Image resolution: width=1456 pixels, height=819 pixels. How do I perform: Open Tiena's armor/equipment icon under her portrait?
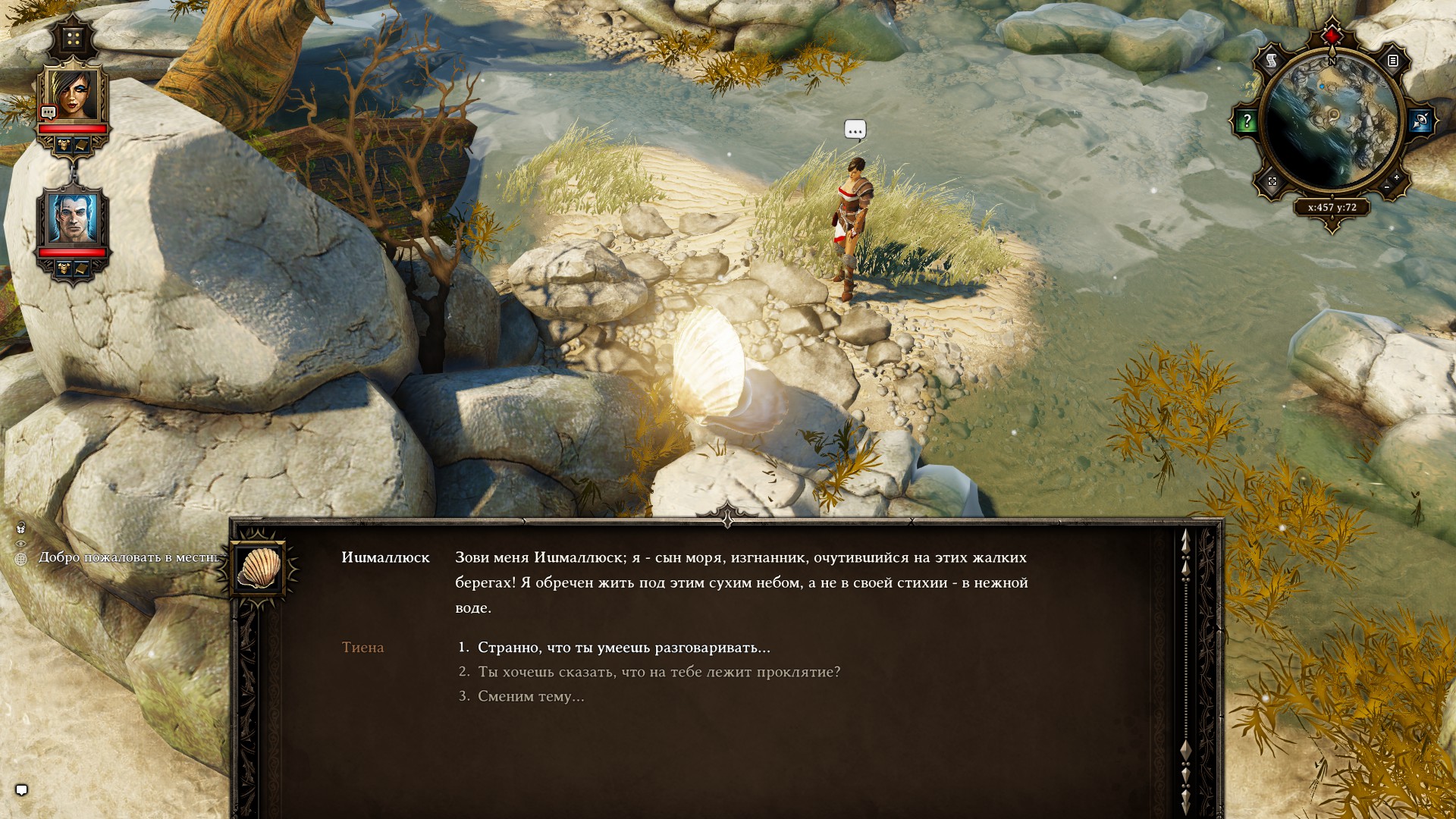pos(63,144)
